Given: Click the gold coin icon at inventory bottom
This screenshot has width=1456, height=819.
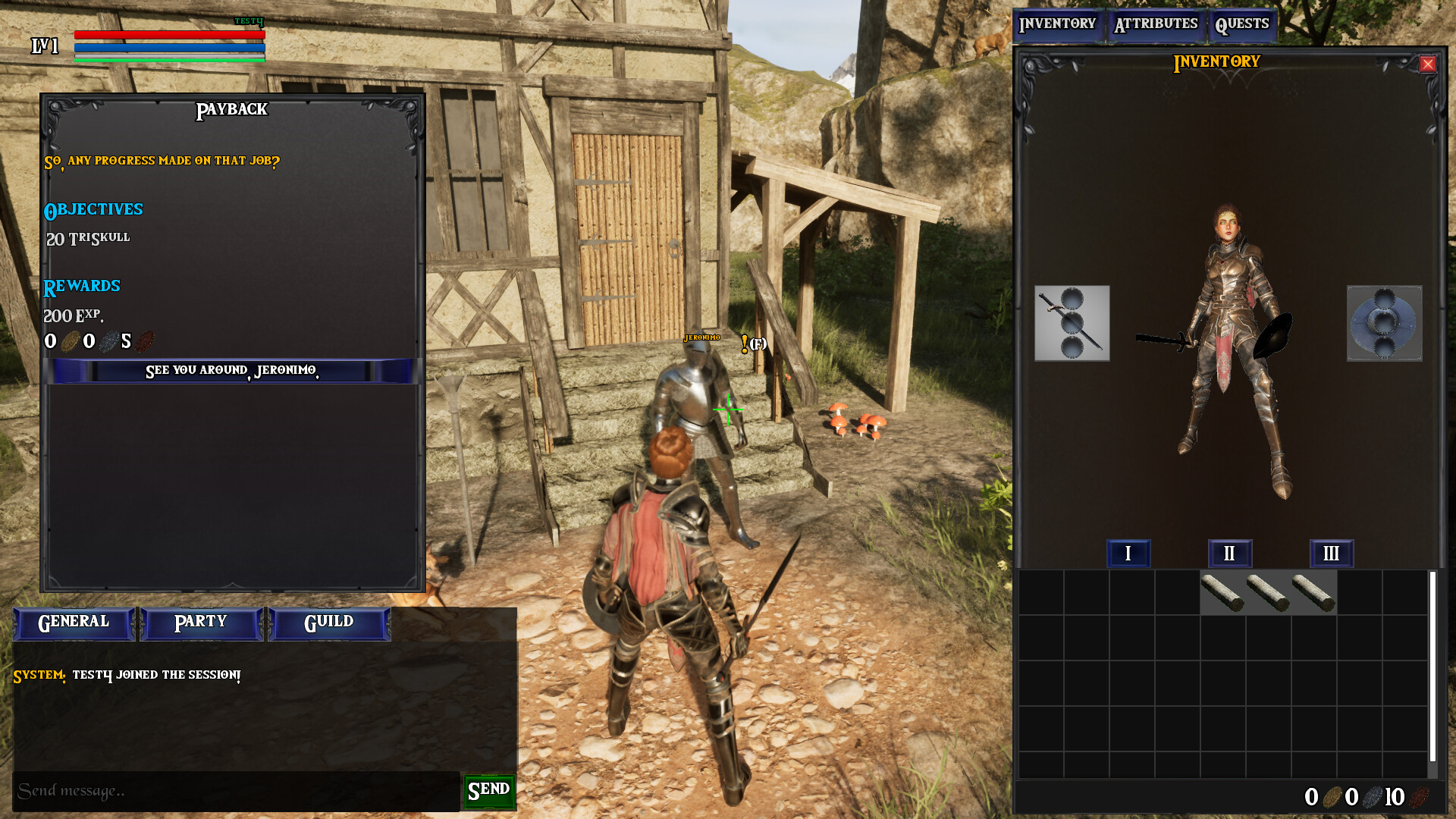Looking at the screenshot, I should pos(1332,796).
